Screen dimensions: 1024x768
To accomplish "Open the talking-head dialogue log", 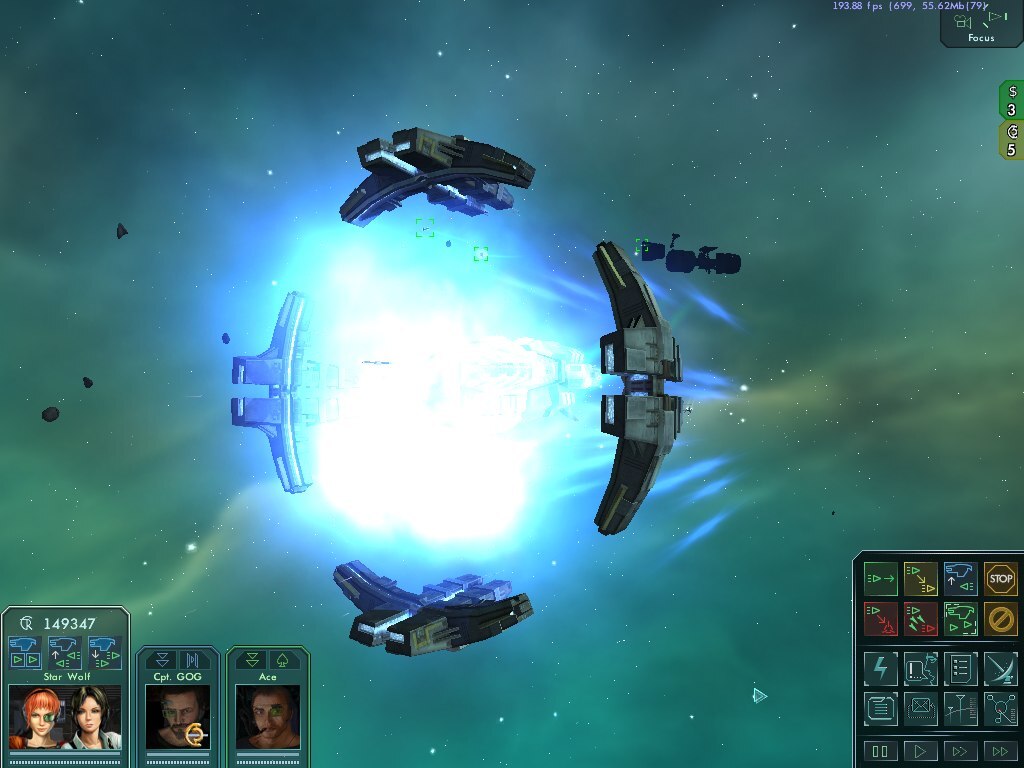I will (920, 668).
